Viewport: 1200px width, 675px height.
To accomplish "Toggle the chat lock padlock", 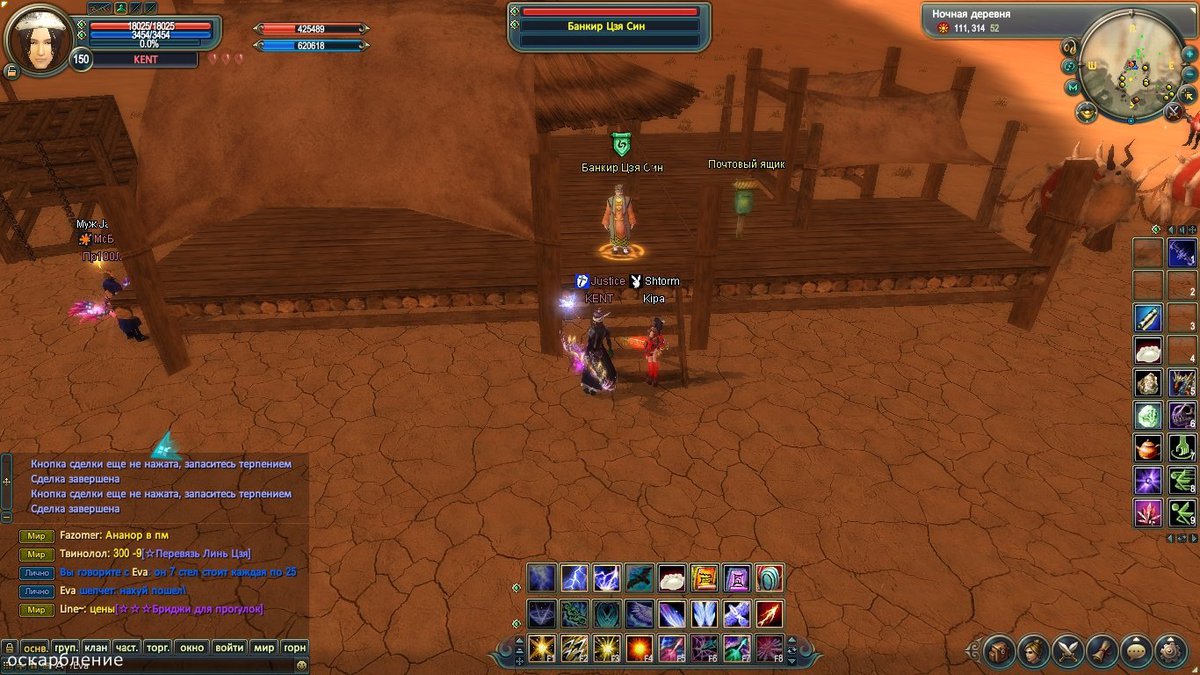I will [x=9, y=648].
